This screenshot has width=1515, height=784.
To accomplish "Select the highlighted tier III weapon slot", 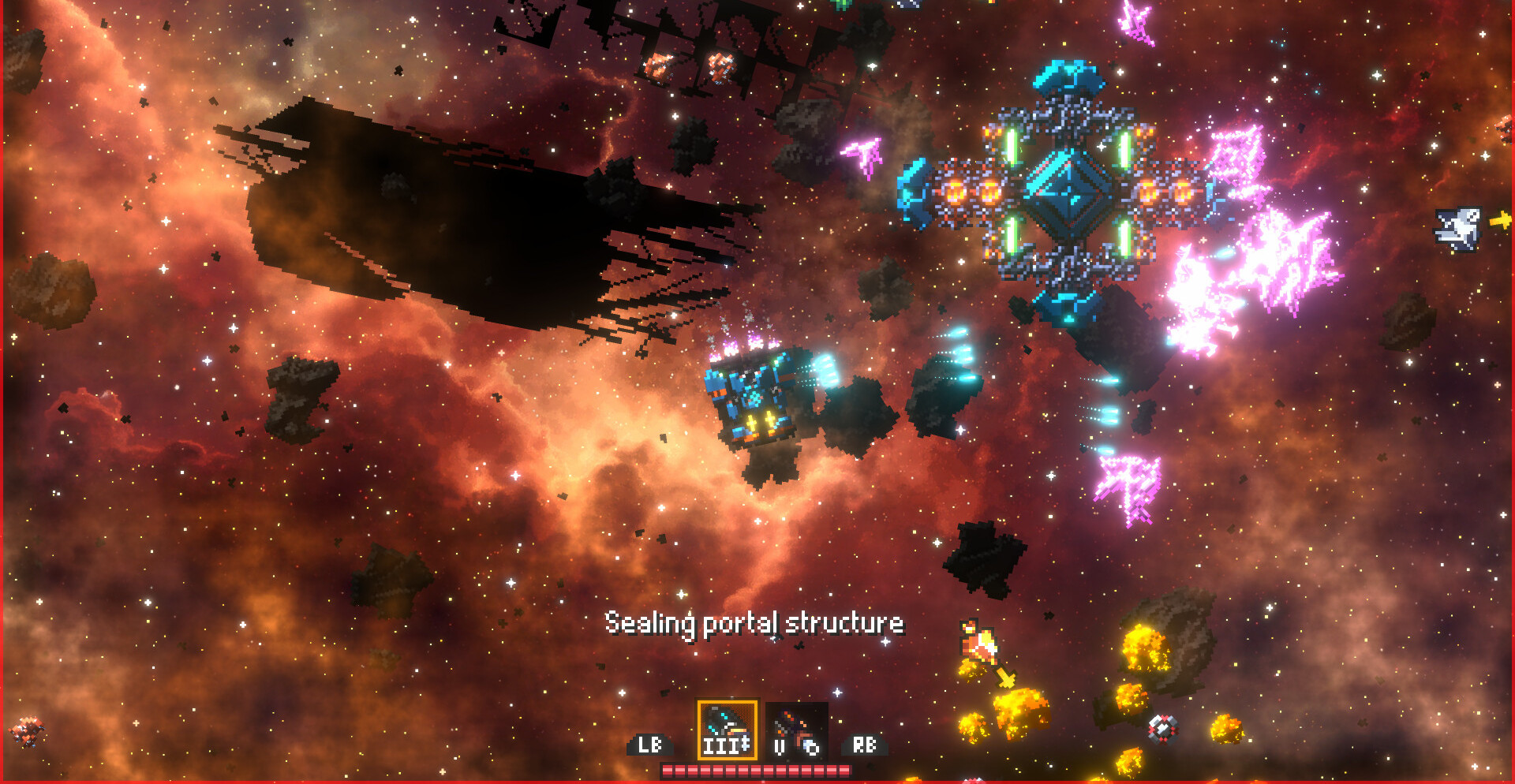I will [727, 730].
